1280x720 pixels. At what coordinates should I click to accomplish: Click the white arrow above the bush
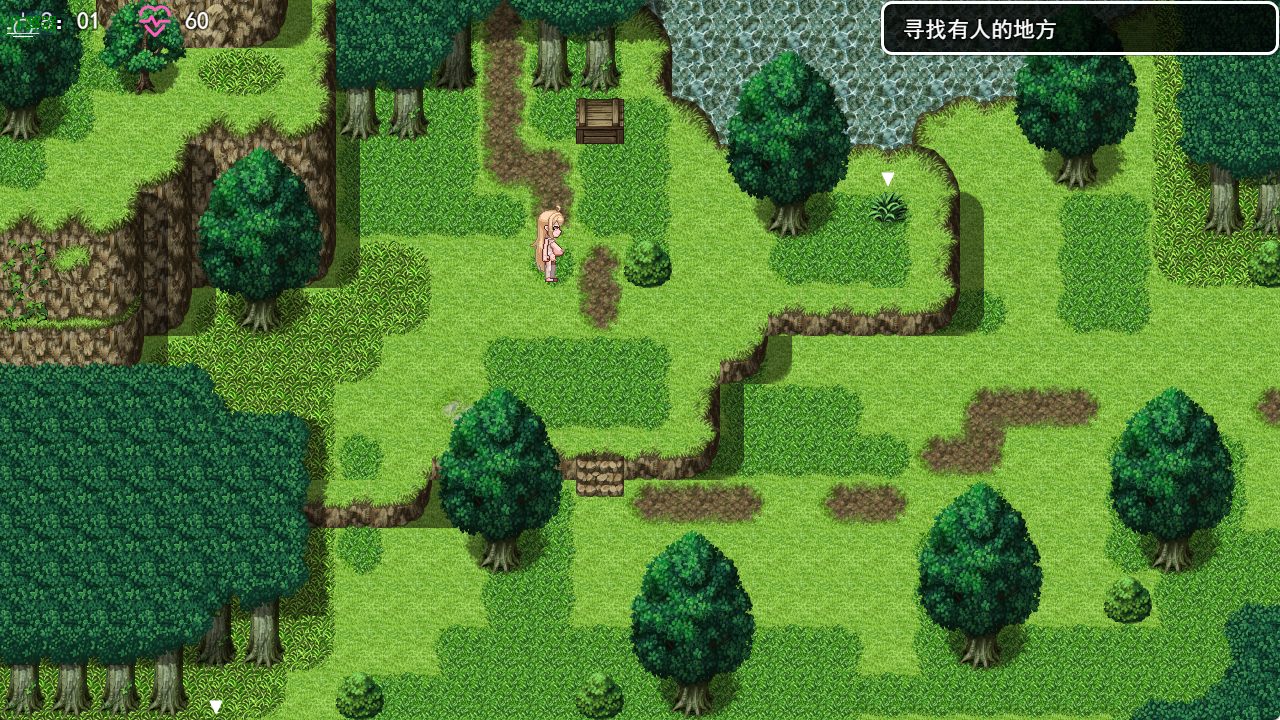(888, 180)
